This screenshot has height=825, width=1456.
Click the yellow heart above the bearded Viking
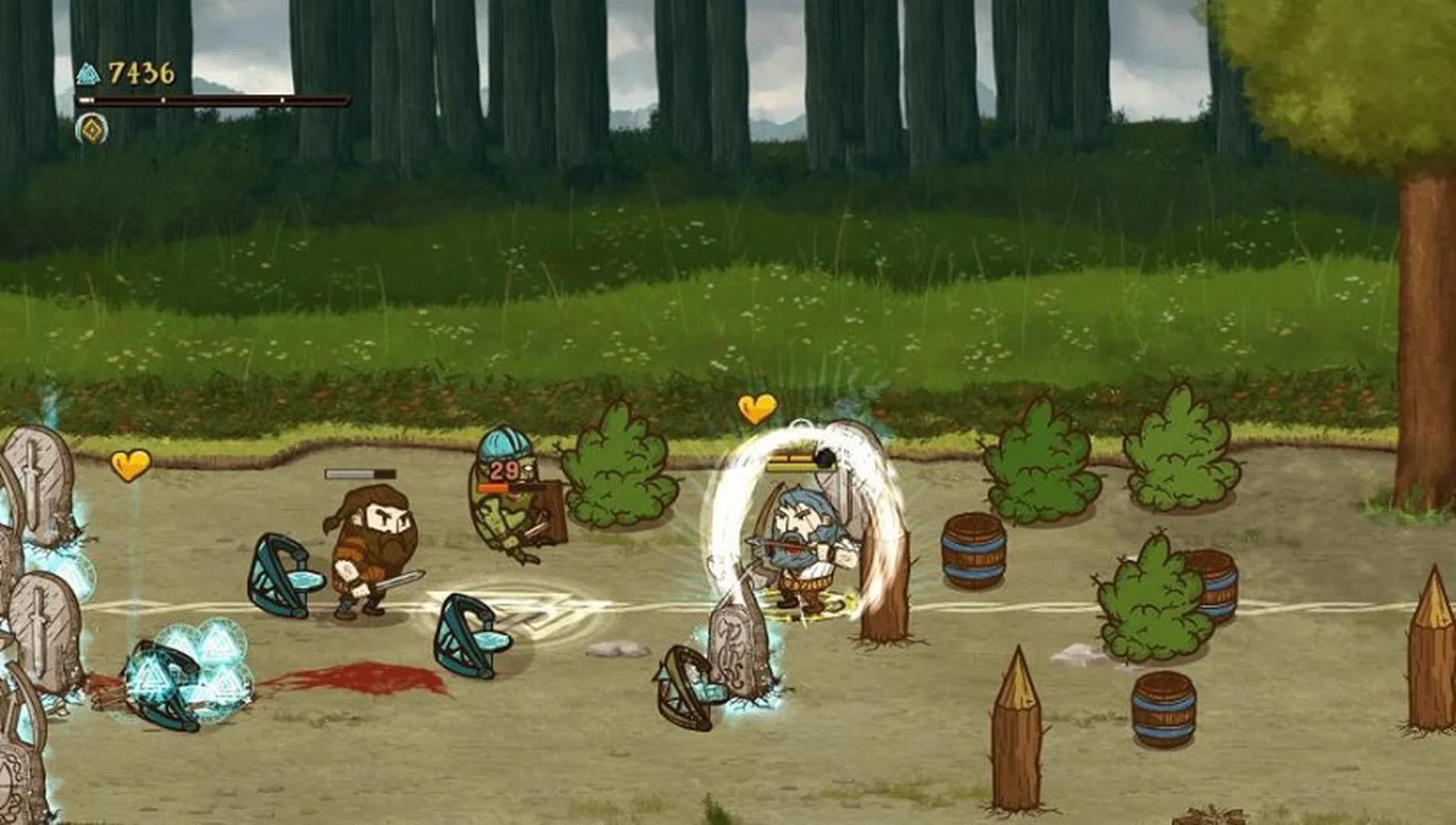[x=131, y=465]
